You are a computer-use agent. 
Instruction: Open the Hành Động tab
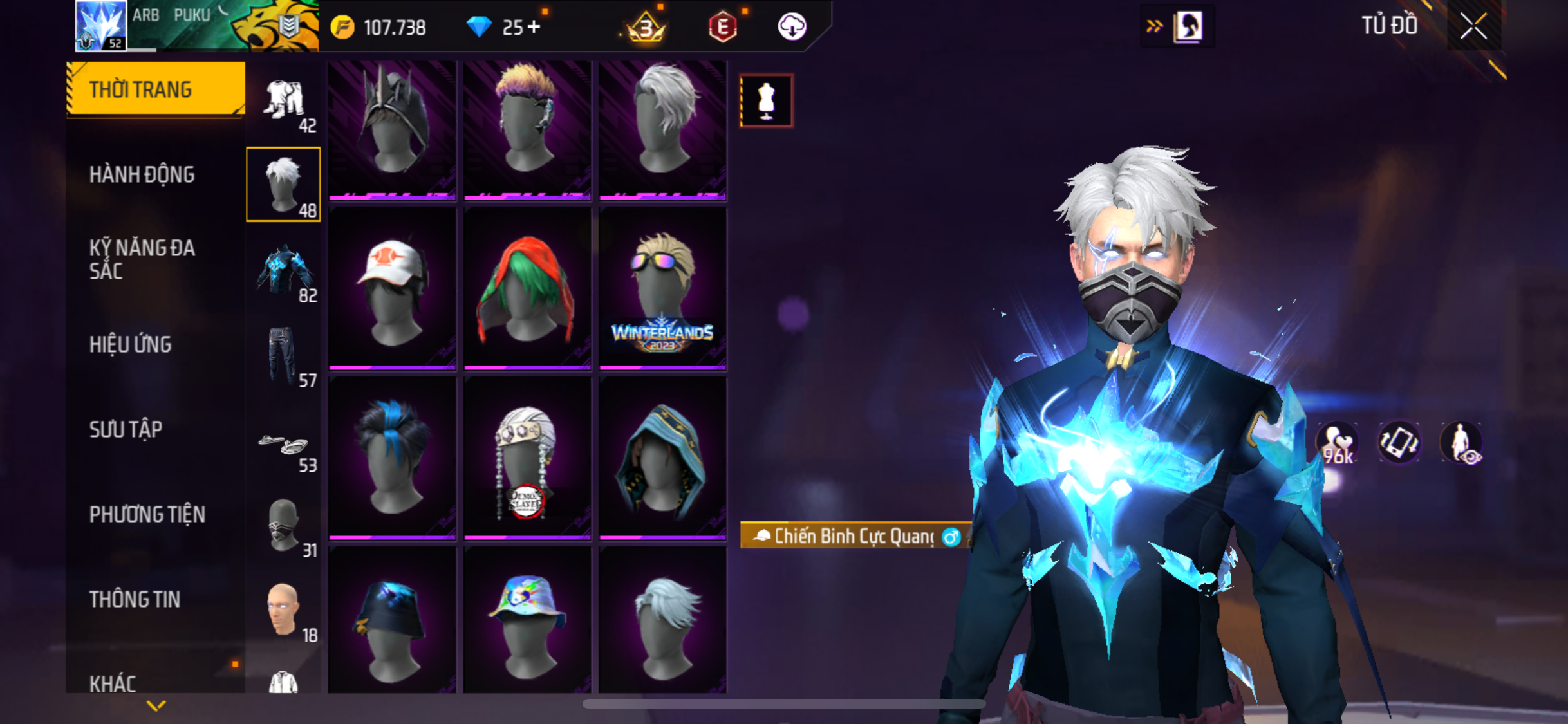click(x=142, y=174)
